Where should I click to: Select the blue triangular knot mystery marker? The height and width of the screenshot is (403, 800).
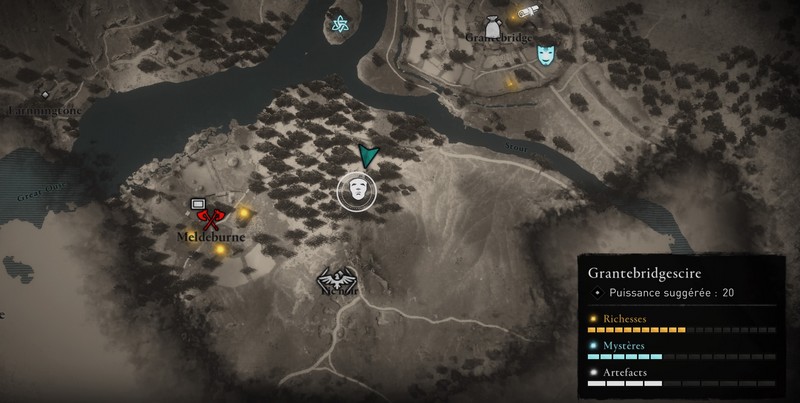(339, 25)
